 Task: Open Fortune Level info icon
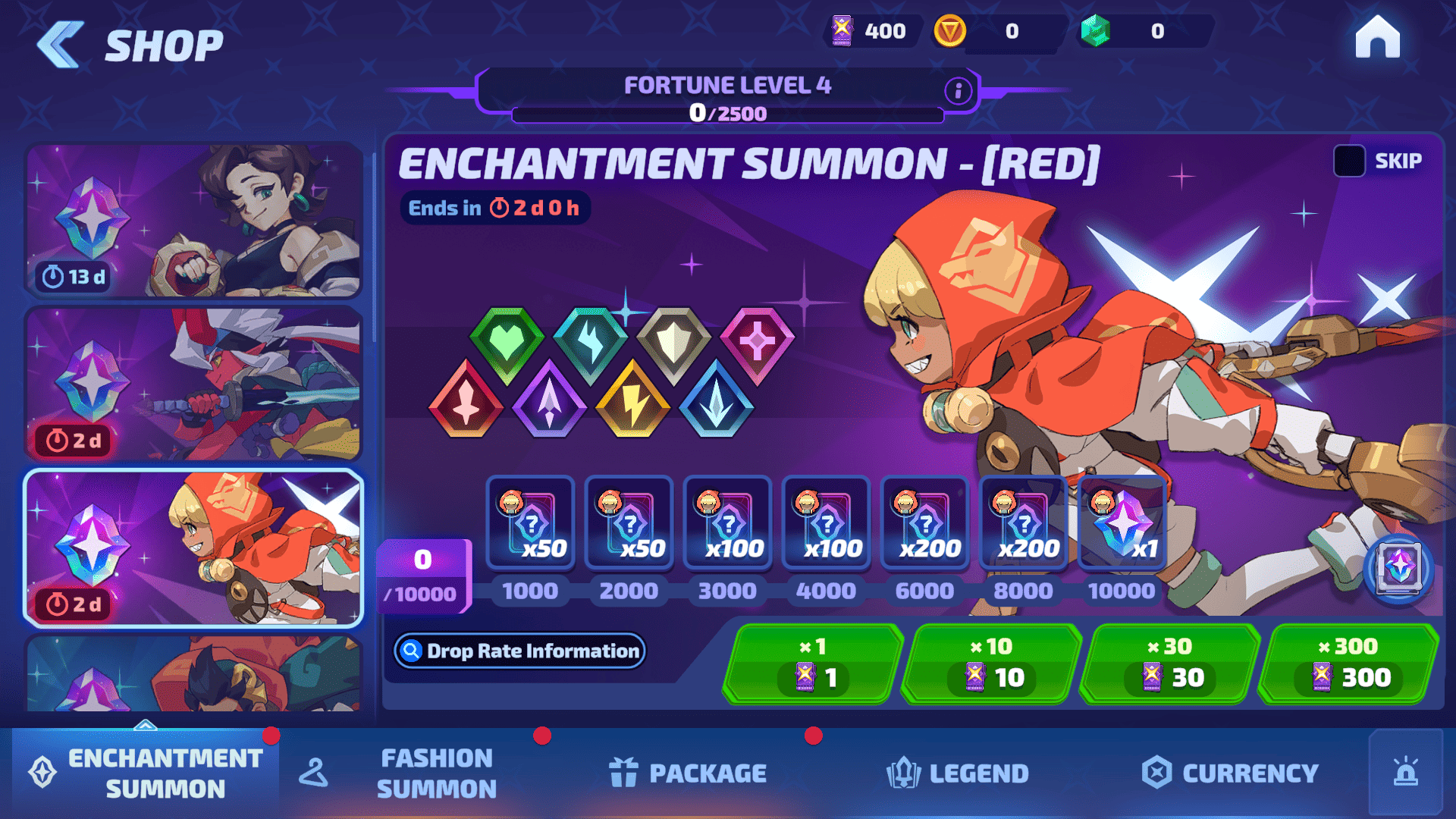(958, 92)
